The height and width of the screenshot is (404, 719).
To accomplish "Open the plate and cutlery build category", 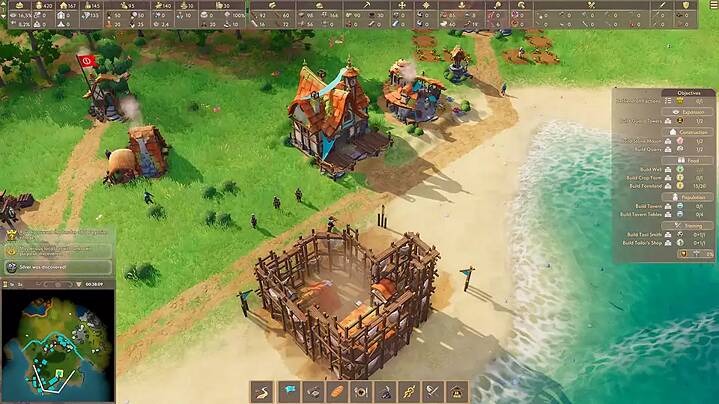I will point(361,391).
